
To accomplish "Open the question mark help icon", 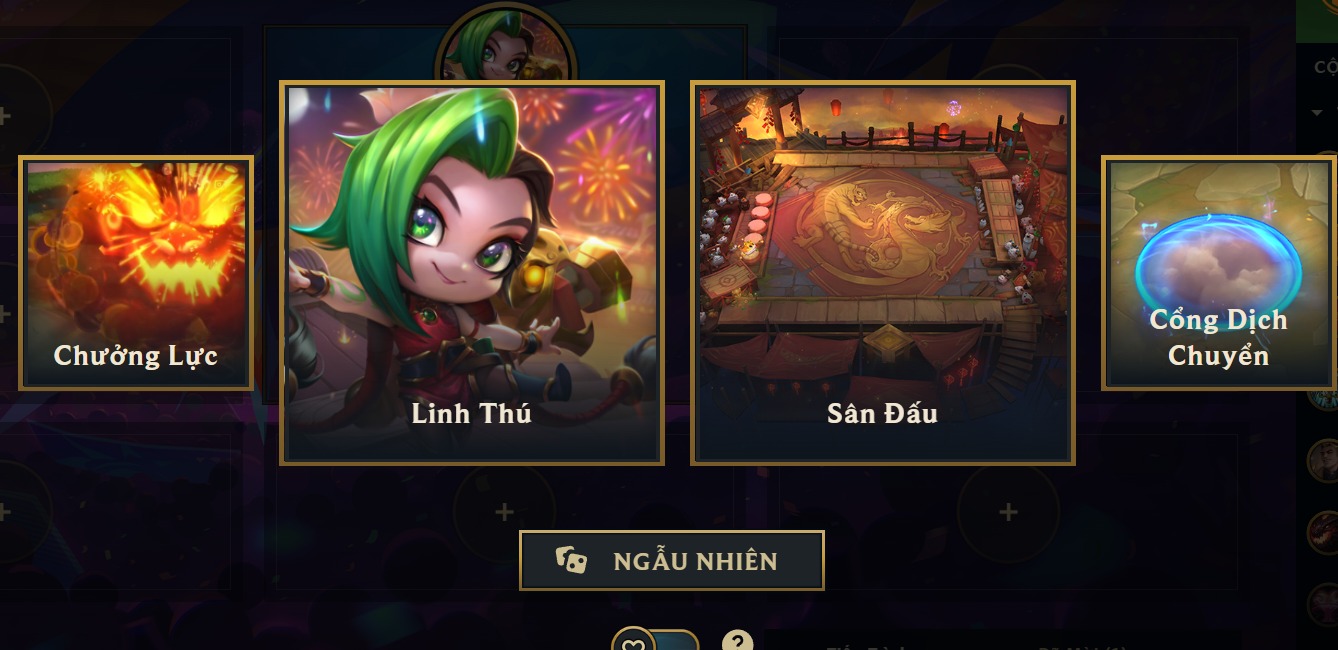I will click(737, 642).
